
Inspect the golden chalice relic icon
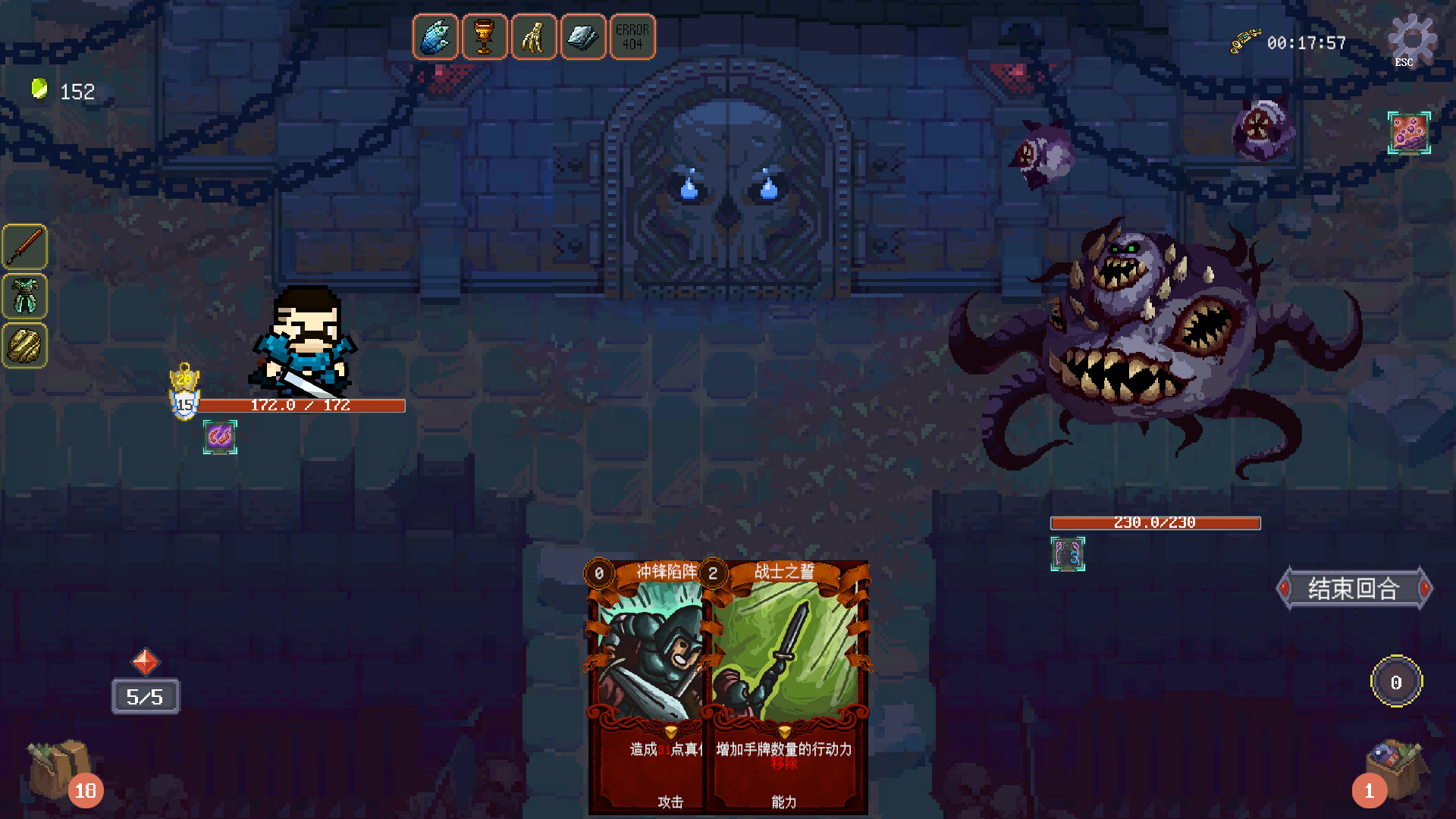click(485, 36)
